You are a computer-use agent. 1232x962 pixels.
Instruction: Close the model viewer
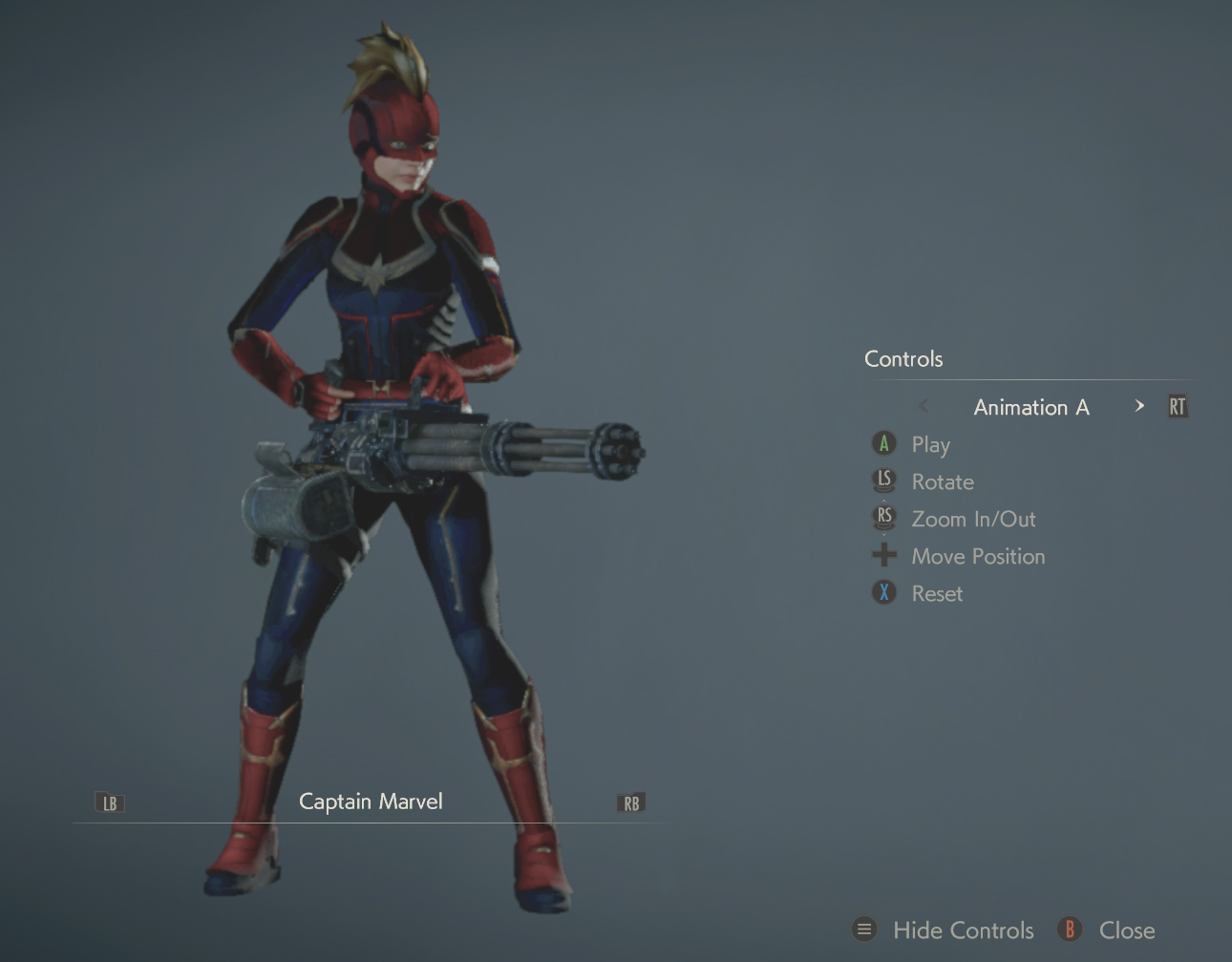1126,930
